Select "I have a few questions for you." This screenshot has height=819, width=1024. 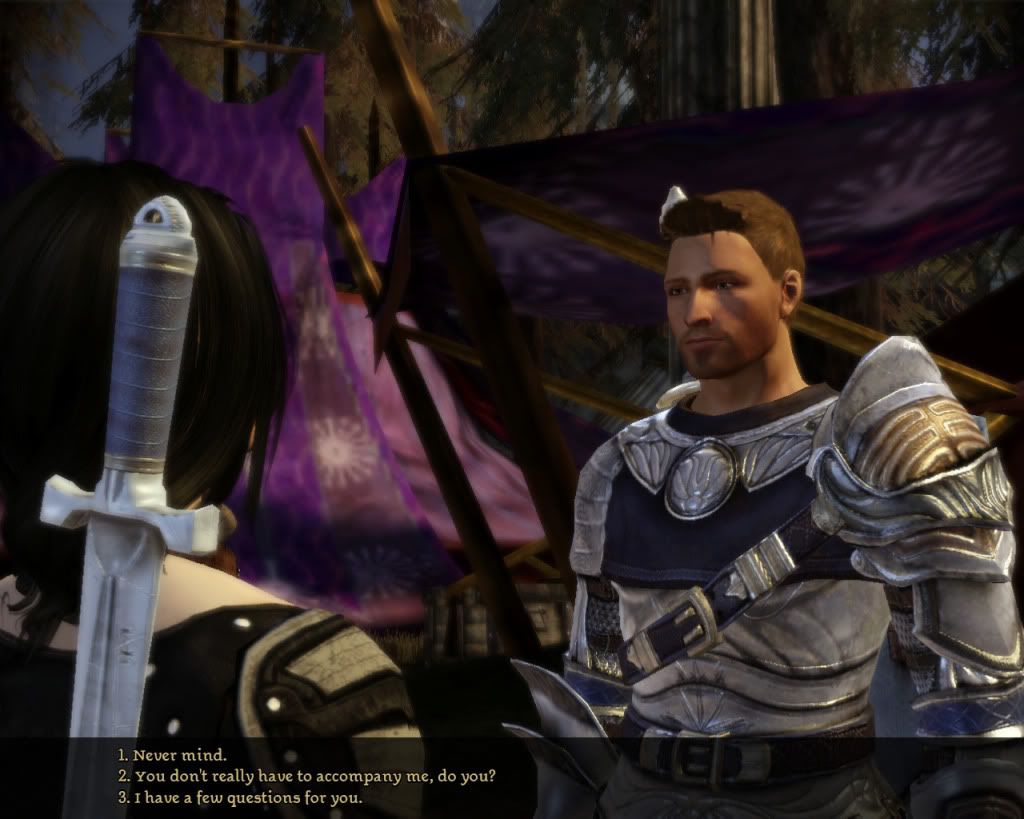coord(238,798)
